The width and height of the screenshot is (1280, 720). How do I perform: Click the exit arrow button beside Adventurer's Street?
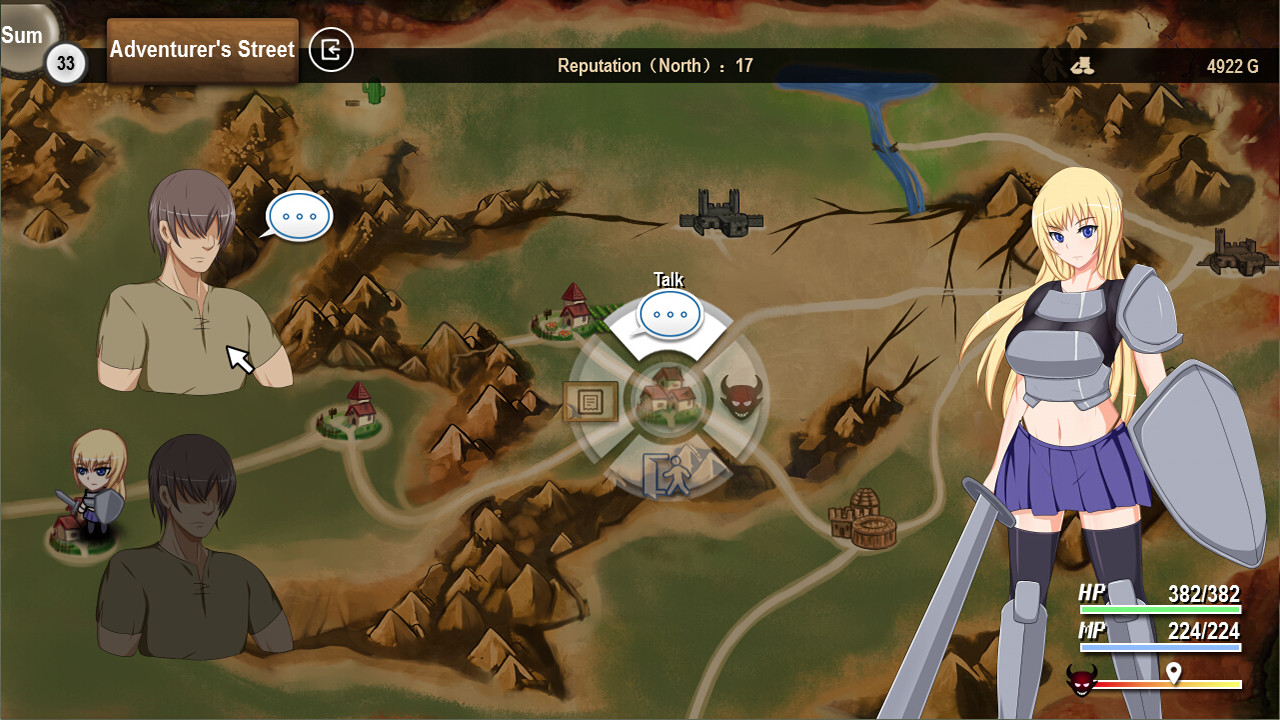[331, 50]
